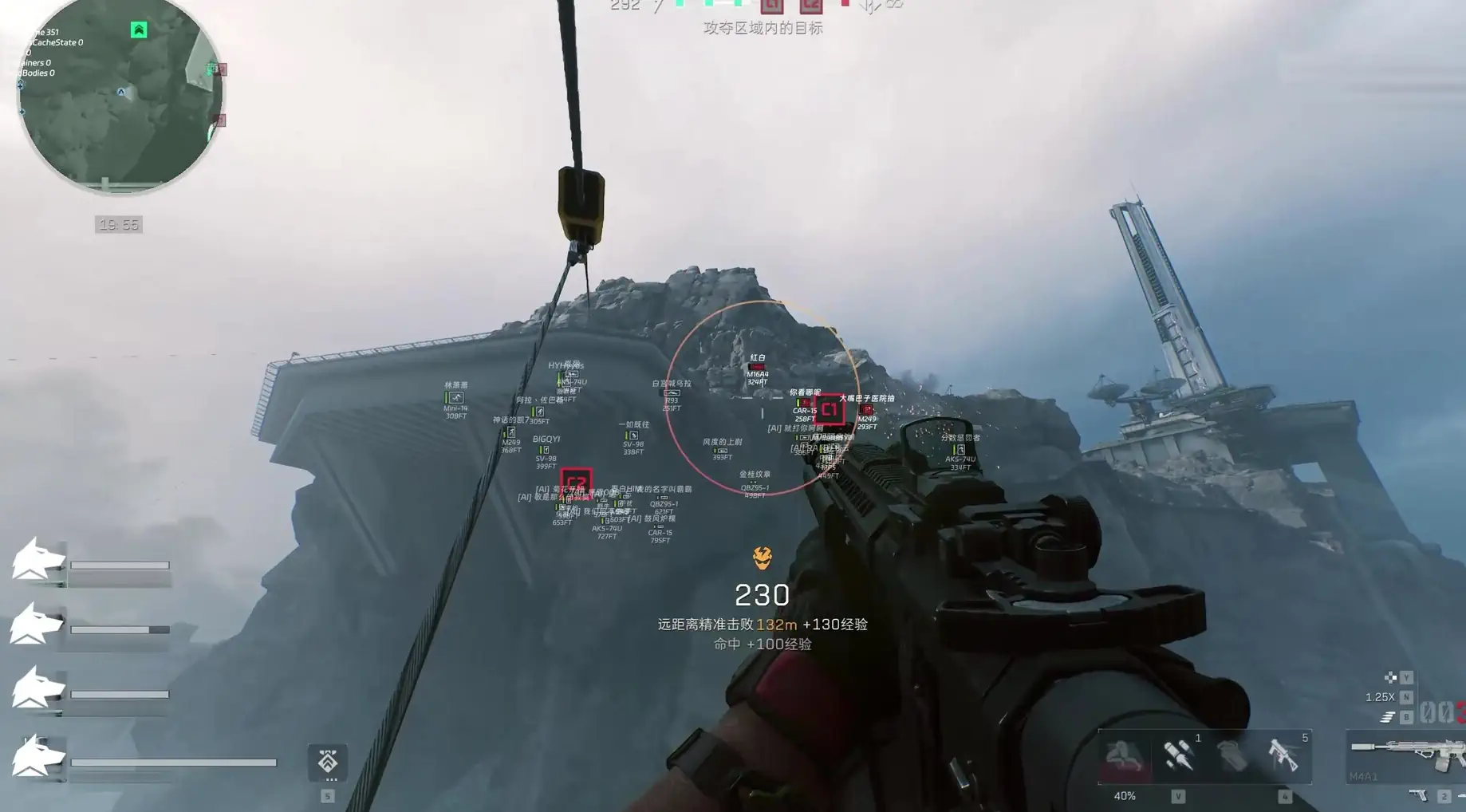Click the 40% armor durability indicator
The height and width of the screenshot is (812, 1466).
pyautogui.click(x=1125, y=795)
